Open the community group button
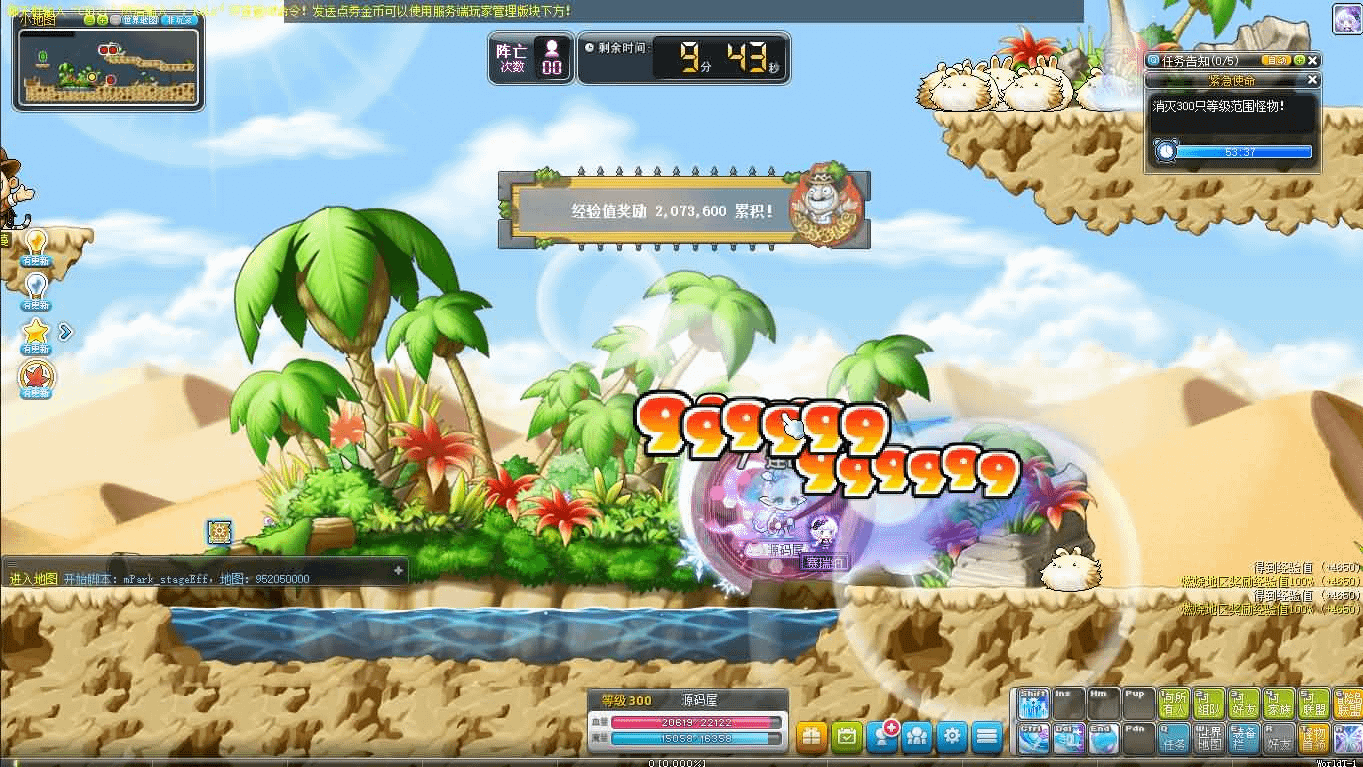The width and height of the screenshot is (1363, 767). tap(917, 737)
